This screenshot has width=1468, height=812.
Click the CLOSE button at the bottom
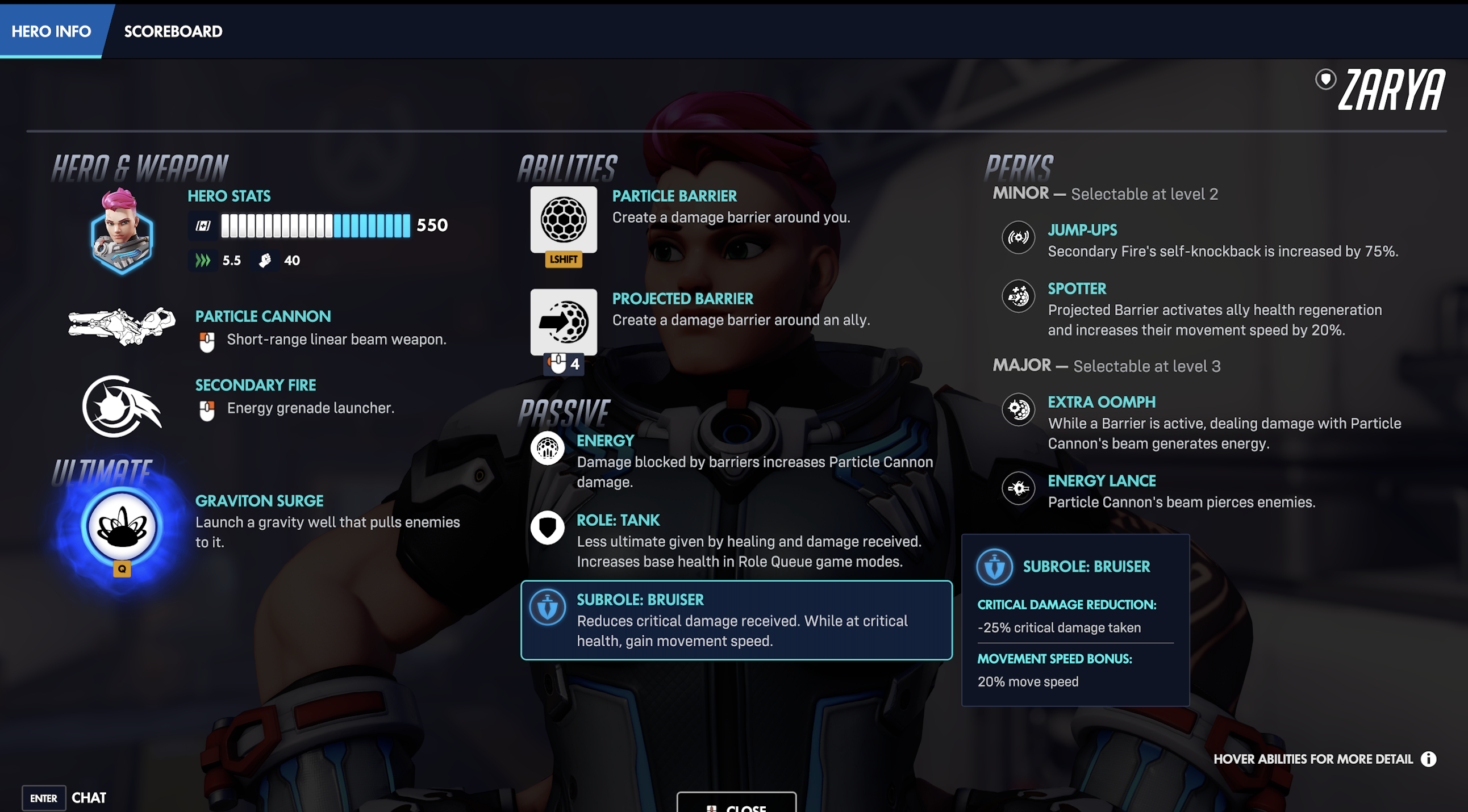coord(737,807)
